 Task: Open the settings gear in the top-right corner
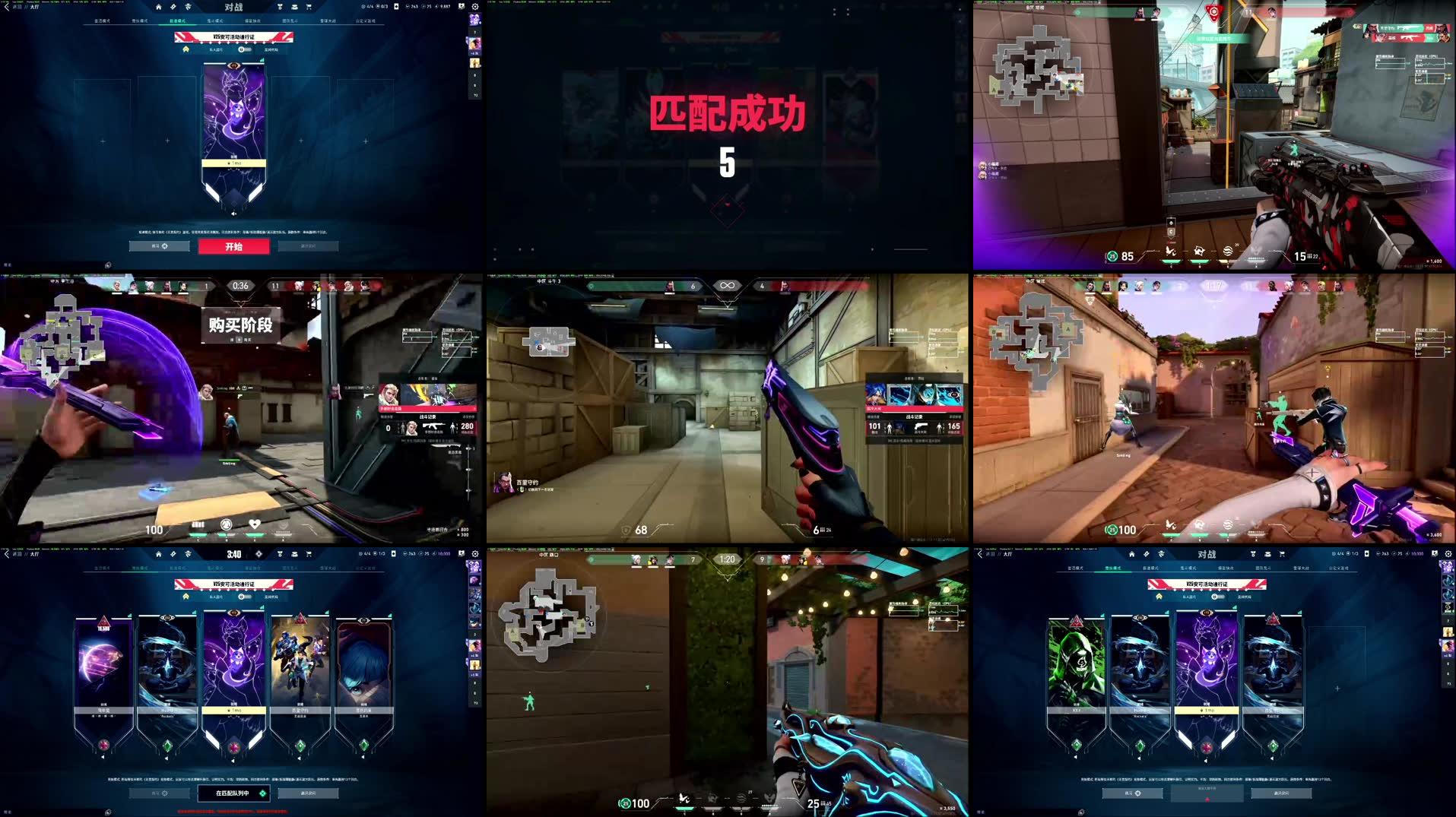click(x=475, y=7)
